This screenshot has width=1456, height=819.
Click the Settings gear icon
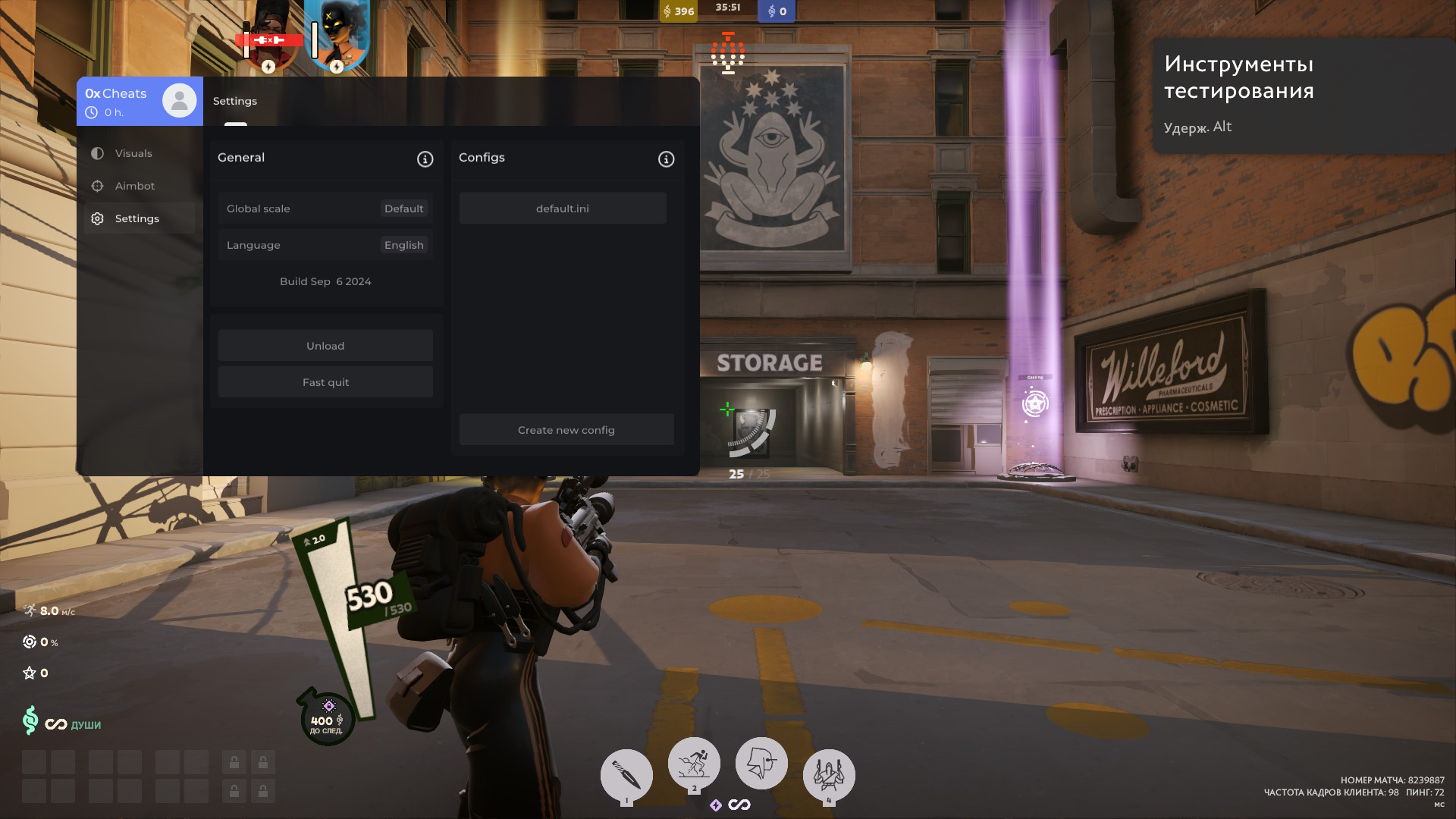click(x=97, y=218)
